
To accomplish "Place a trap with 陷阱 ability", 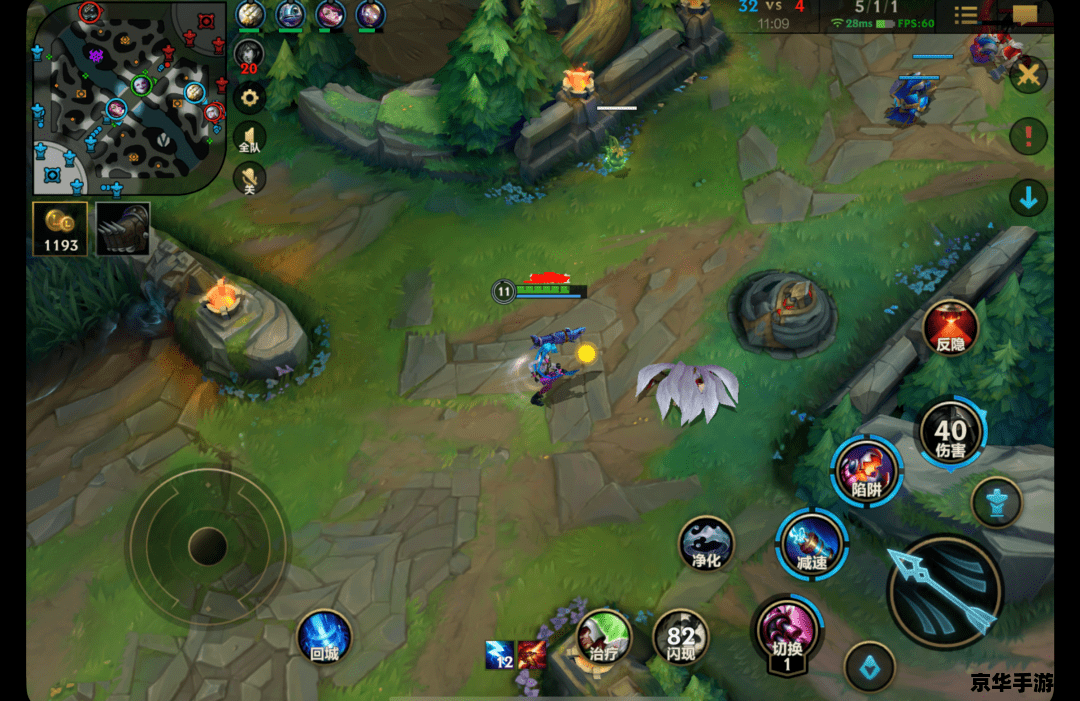I will click(866, 470).
